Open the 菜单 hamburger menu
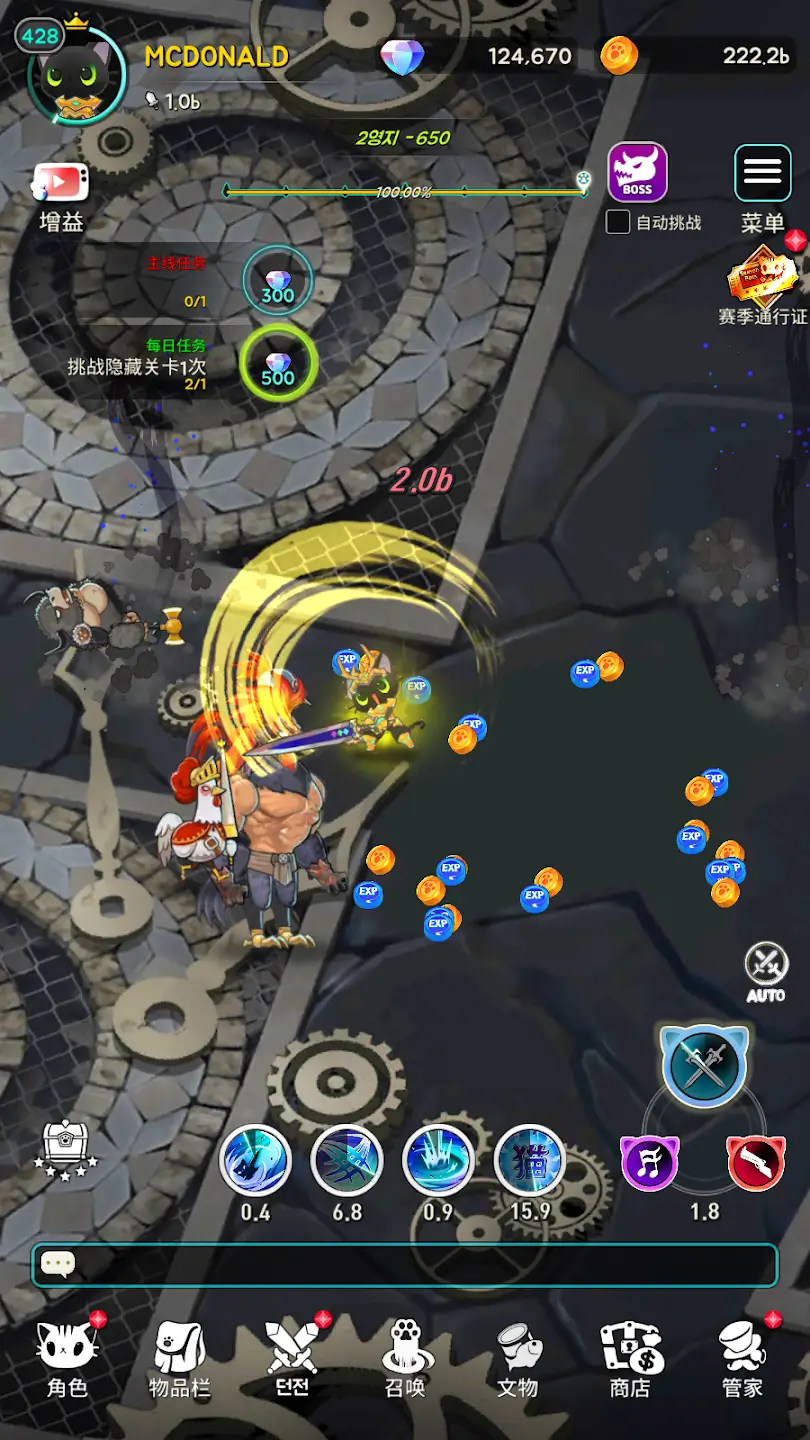 tap(762, 173)
